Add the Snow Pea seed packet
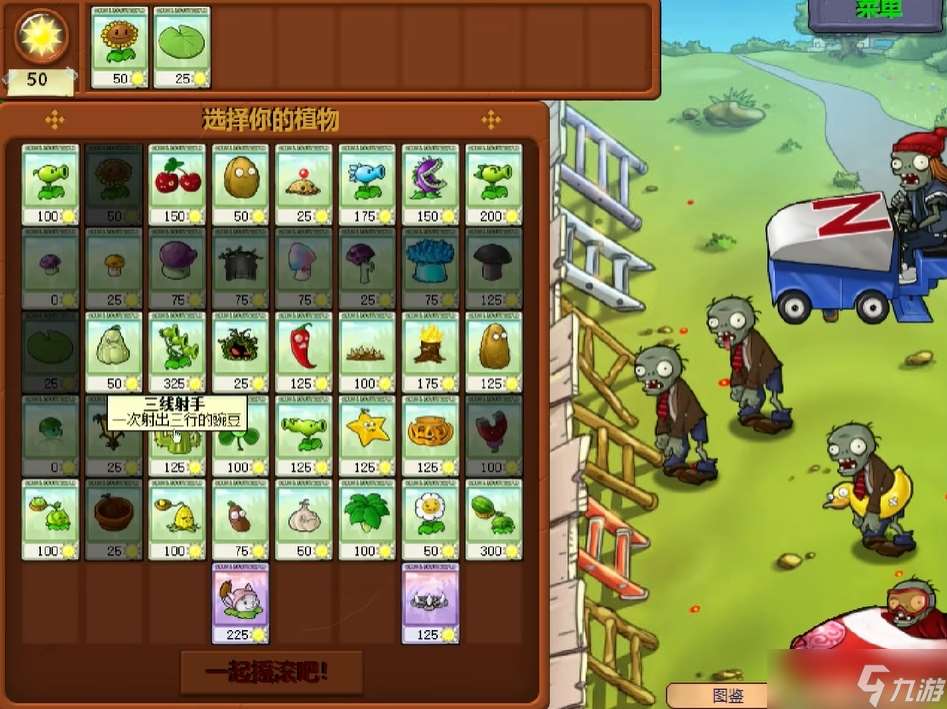947x709 pixels. (367, 183)
